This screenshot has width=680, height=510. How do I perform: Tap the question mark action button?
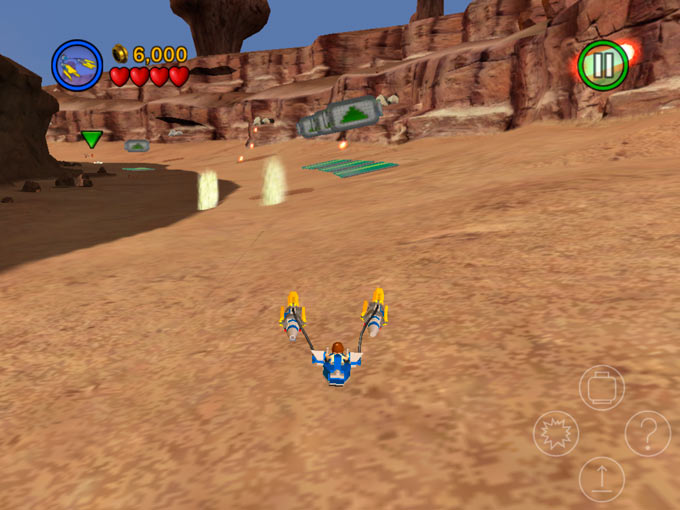coord(647,434)
